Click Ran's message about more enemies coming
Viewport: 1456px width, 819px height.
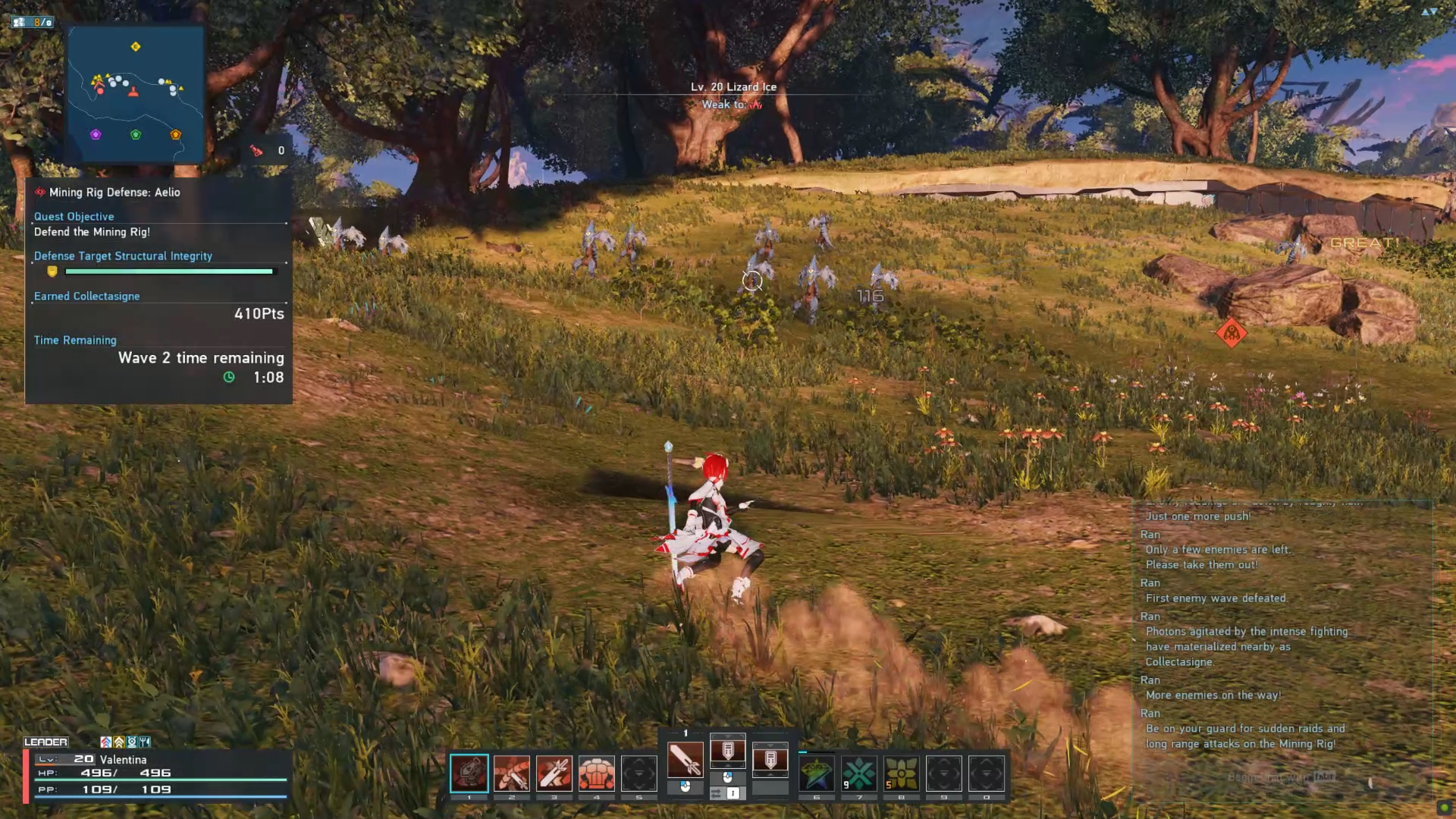point(1212,694)
